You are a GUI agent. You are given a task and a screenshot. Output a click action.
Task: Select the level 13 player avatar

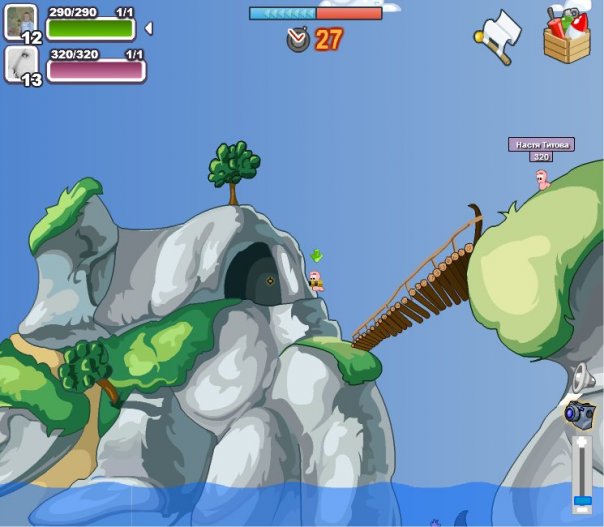(x=21, y=63)
